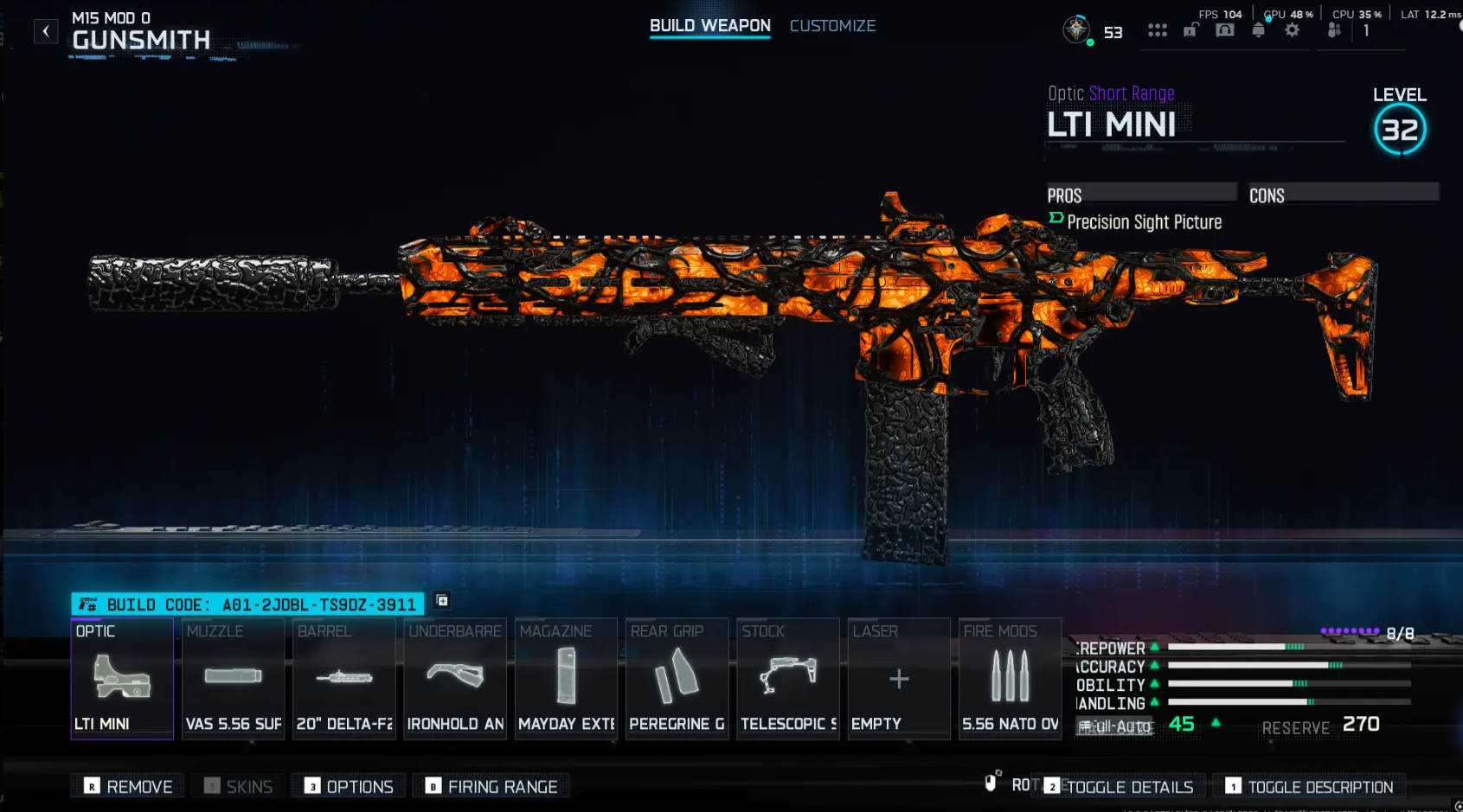This screenshot has width=1463, height=812.
Task: Select the 20" Delta barrel slot
Action: [343, 679]
